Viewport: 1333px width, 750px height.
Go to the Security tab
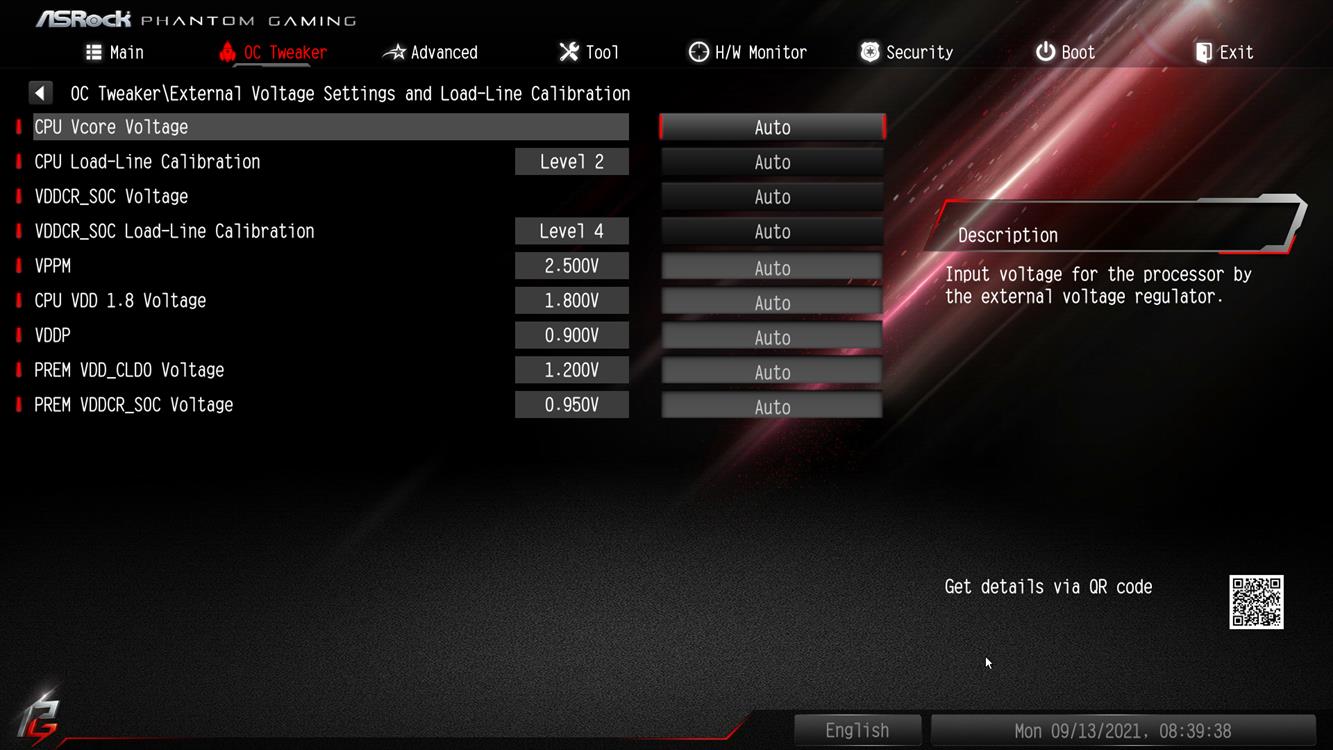(x=906, y=52)
